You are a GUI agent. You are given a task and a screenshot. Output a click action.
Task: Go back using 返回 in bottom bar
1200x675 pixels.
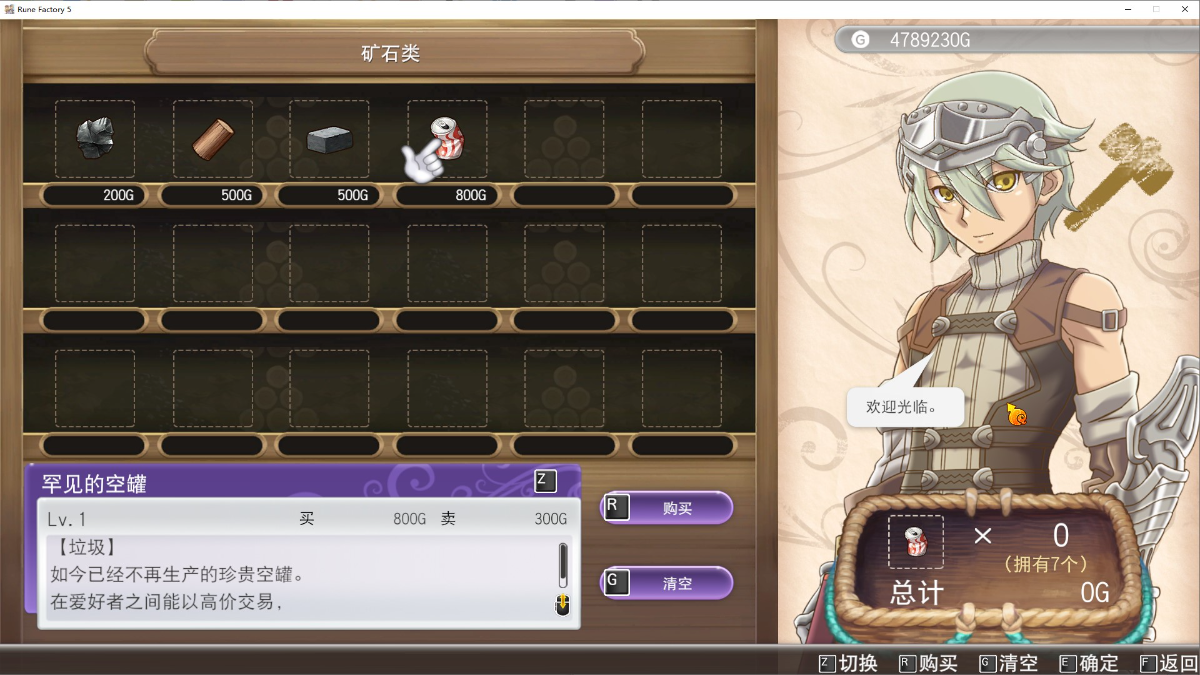click(x=1168, y=663)
